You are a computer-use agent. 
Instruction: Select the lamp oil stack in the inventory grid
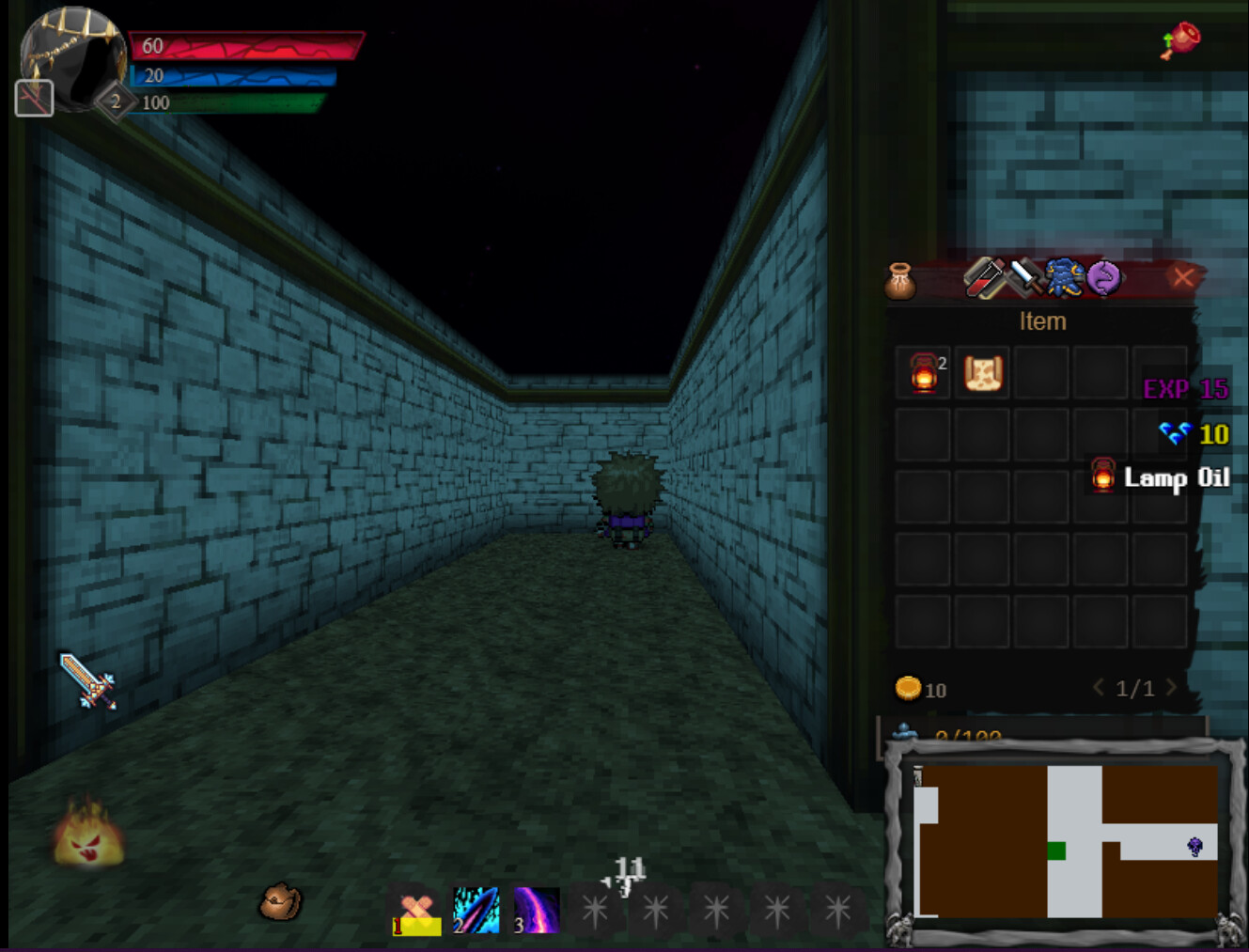tap(922, 374)
